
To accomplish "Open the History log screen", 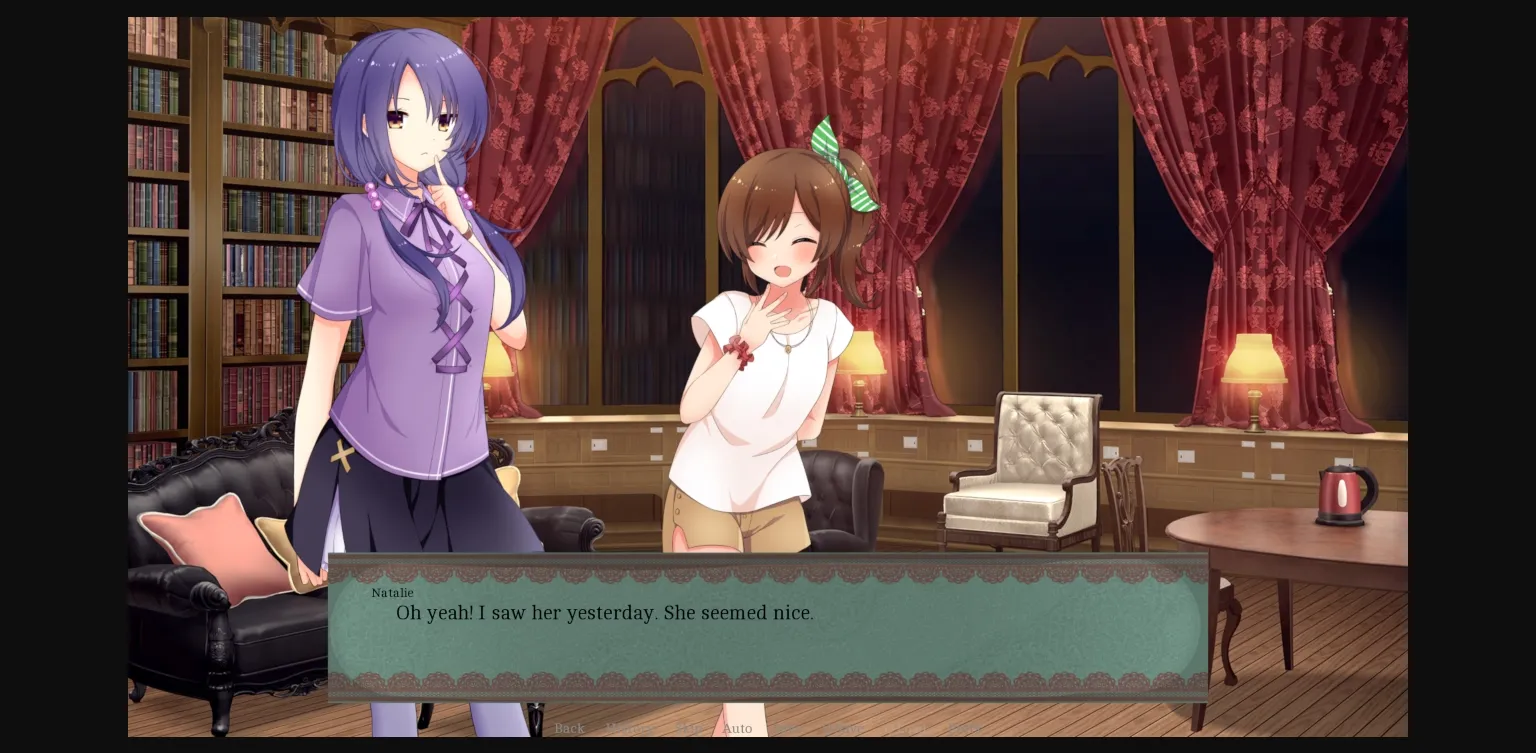I will pyautogui.click(x=630, y=729).
